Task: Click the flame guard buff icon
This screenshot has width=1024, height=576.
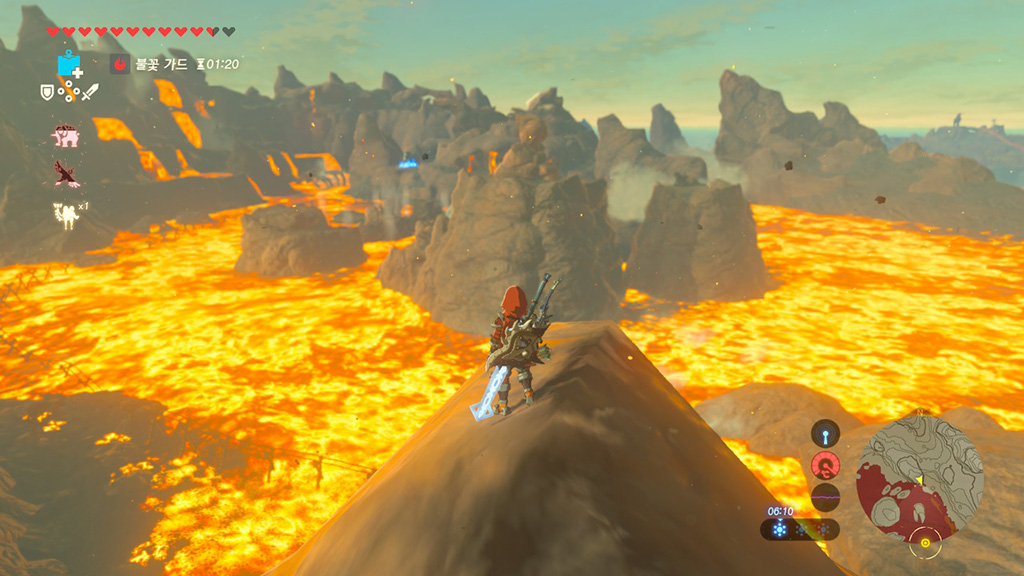Action: 119,64
